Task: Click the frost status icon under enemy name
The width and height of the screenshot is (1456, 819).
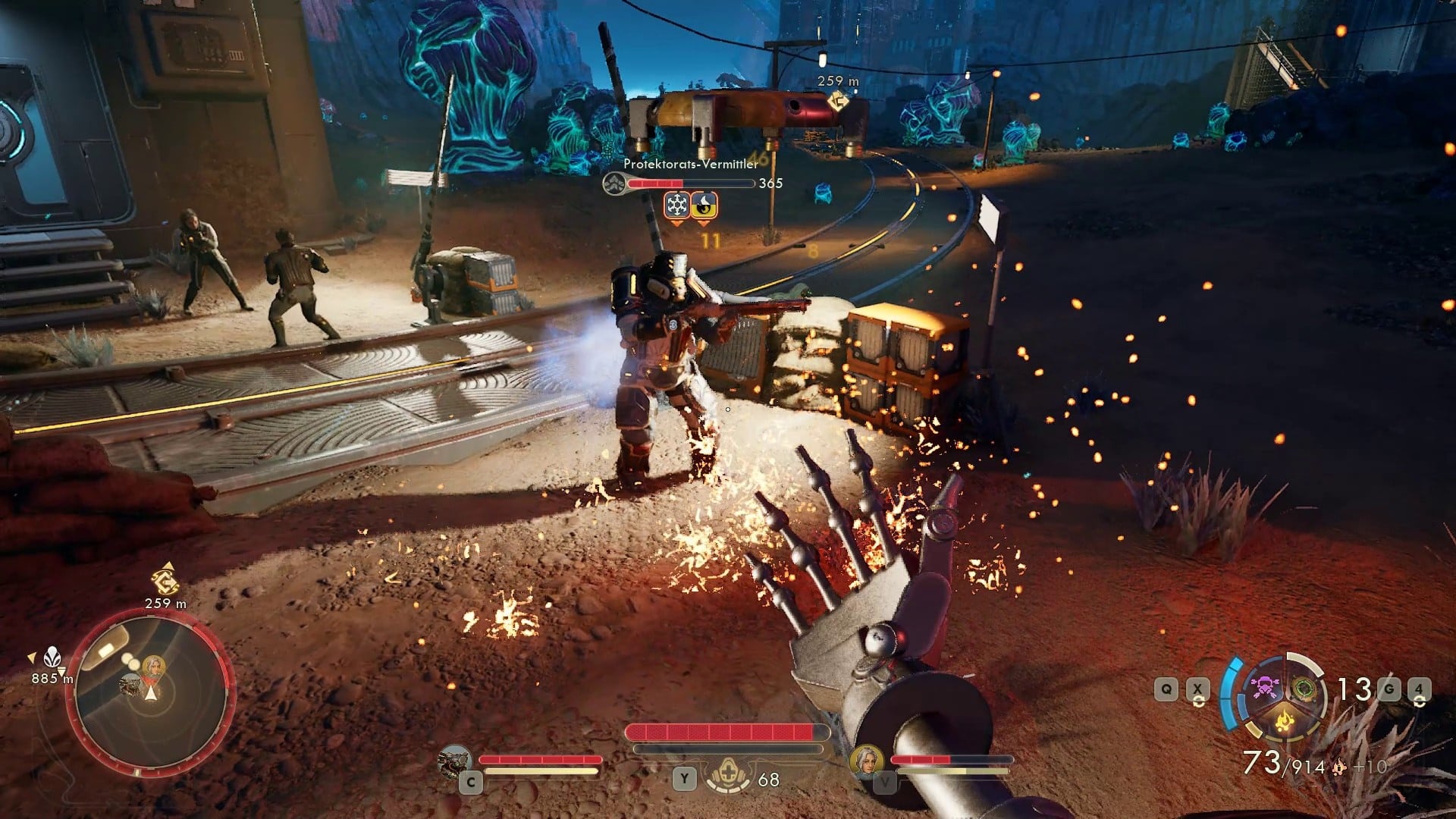Action: (x=676, y=205)
